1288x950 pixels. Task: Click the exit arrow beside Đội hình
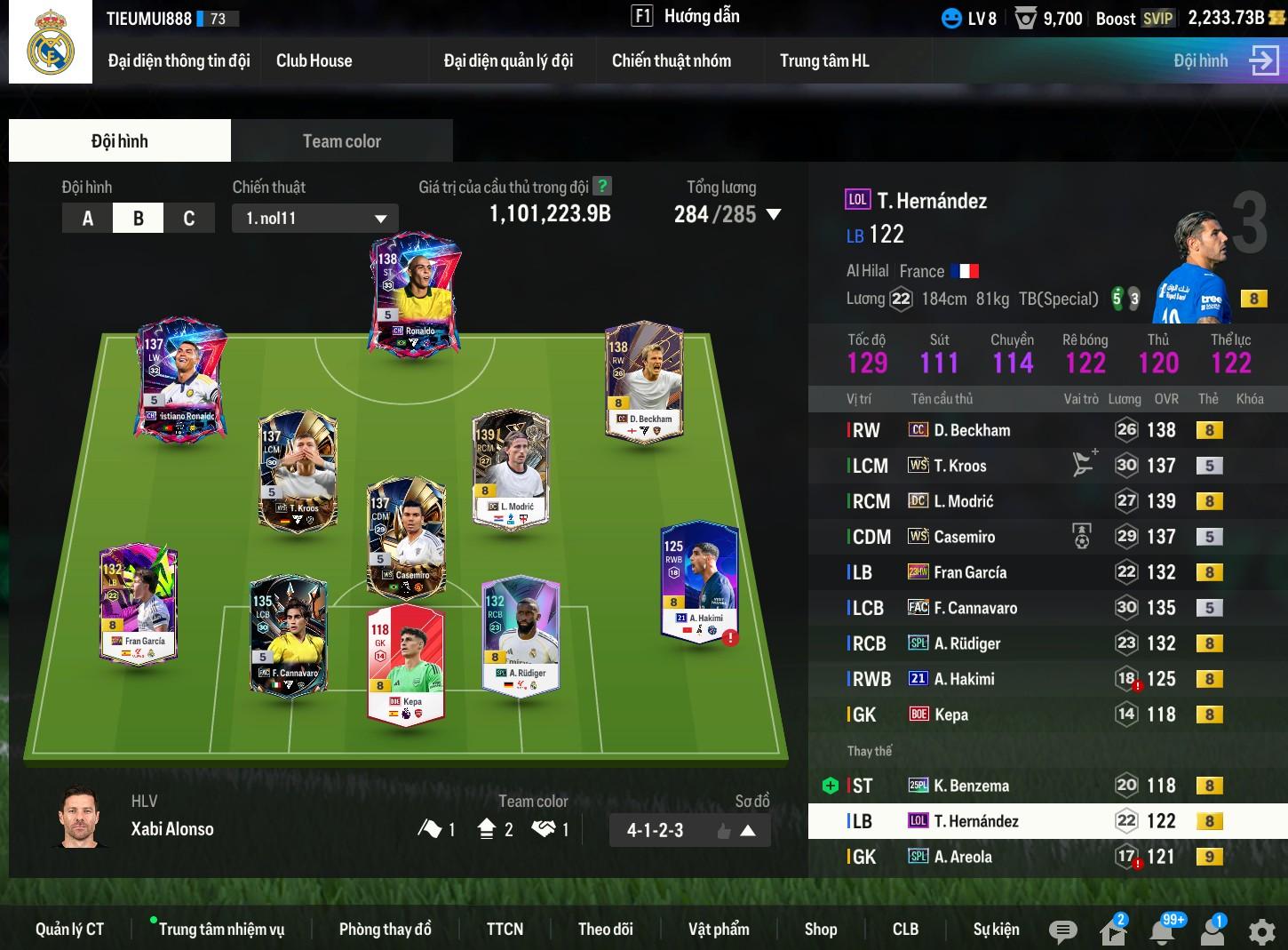coord(1263,60)
